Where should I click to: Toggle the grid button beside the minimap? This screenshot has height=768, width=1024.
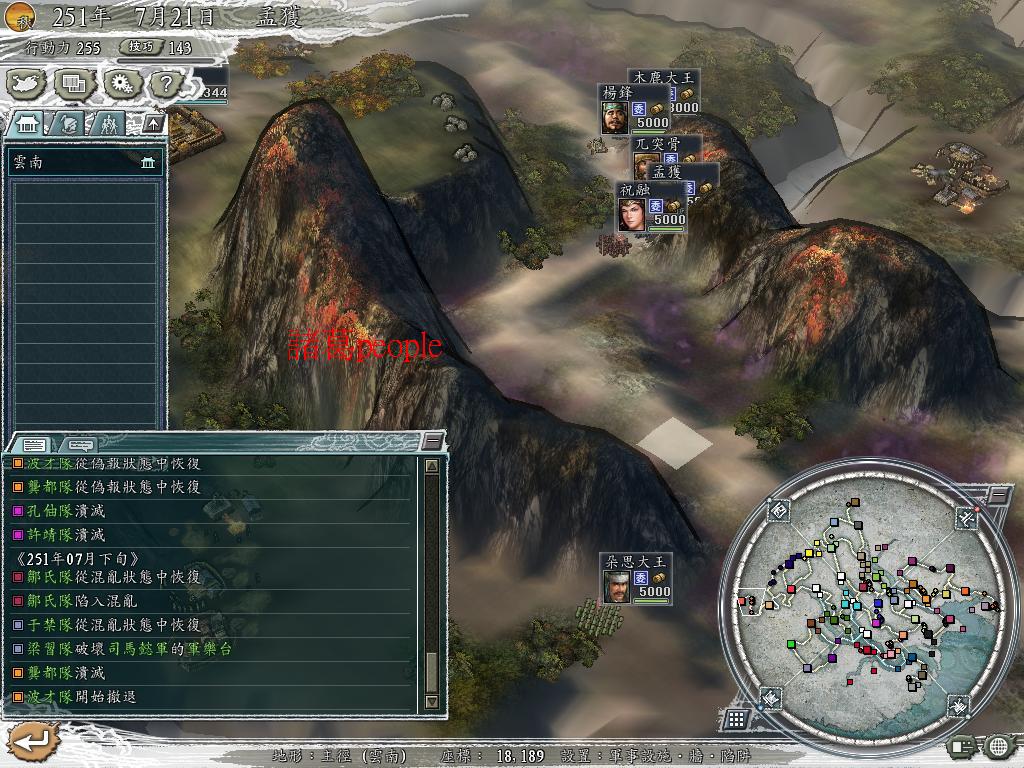pyautogui.click(x=736, y=719)
